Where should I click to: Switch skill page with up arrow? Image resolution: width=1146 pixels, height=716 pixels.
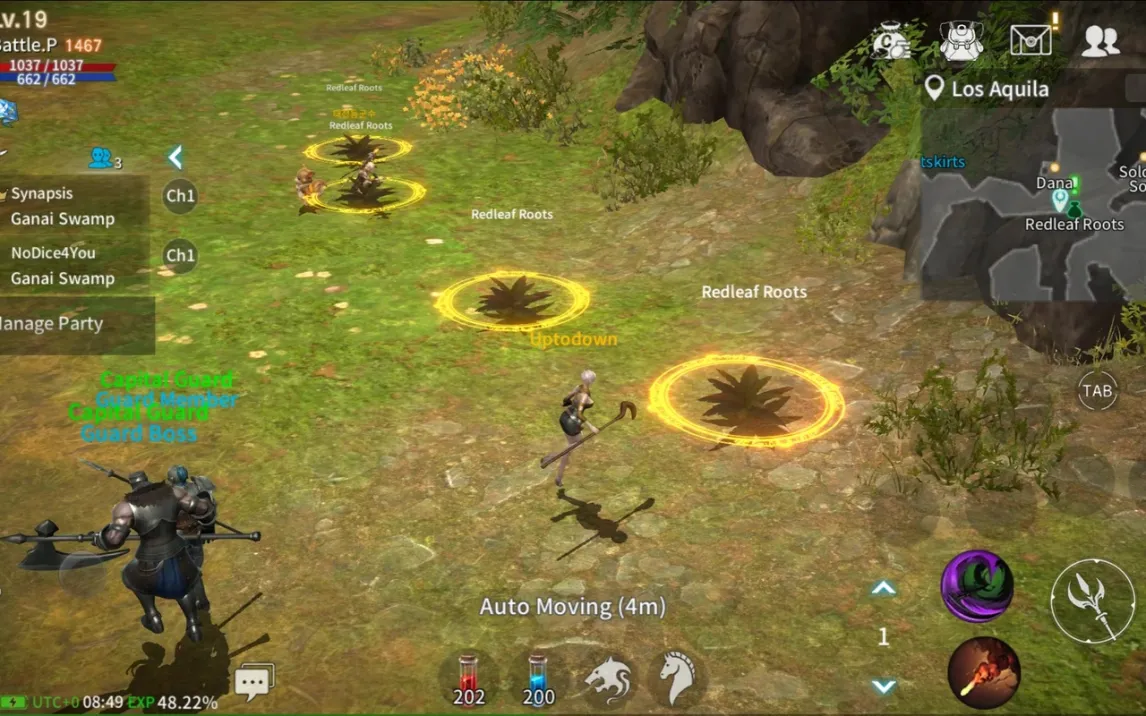[x=883, y=589]
